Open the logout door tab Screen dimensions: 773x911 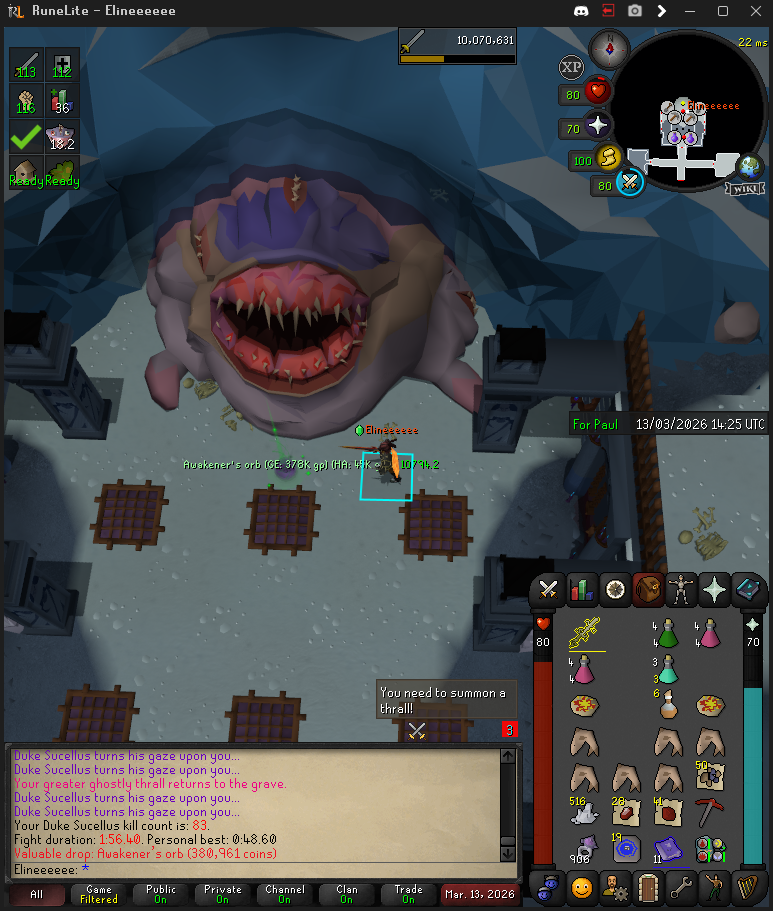[647, 886]
